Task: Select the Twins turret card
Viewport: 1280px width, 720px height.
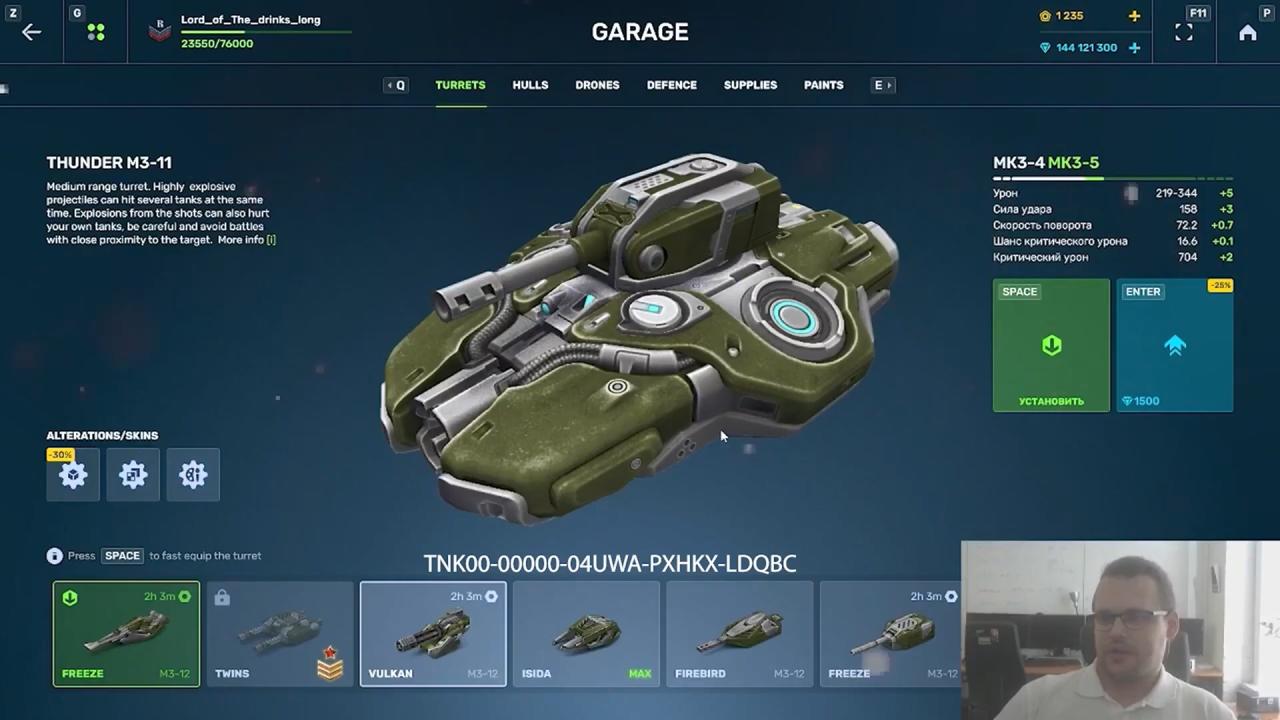Action: click(x=280, y=634)
